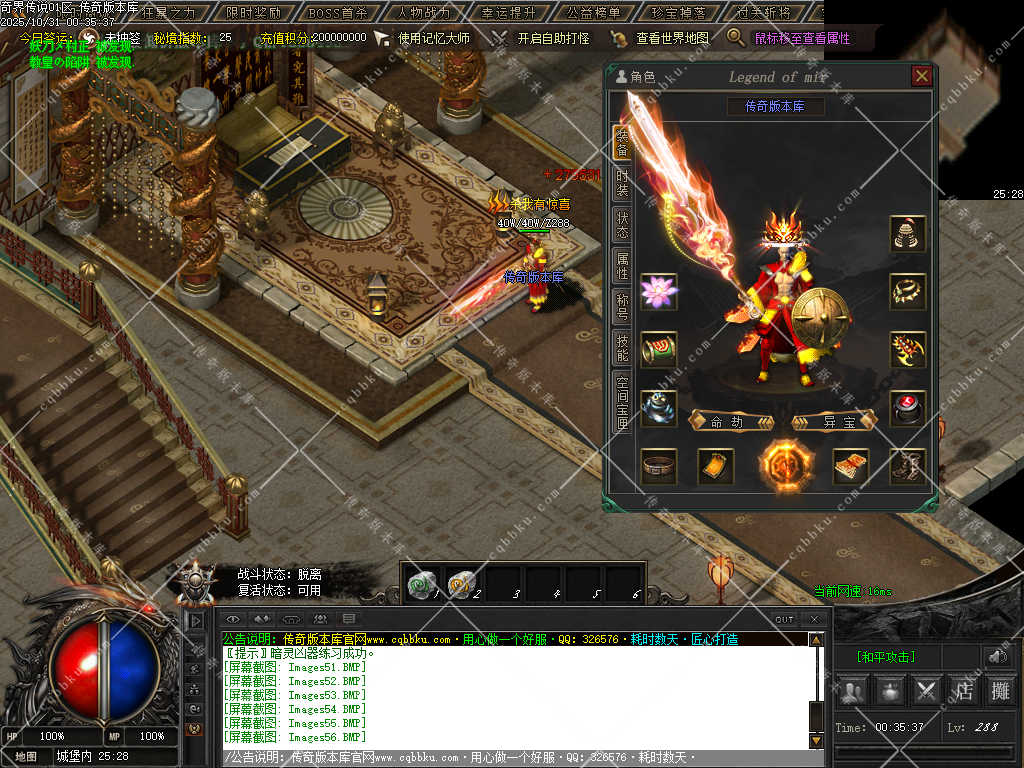This screenshot has width=1024, height=768.
Task: Select the 称号 title tab
Action: point(622,306)
